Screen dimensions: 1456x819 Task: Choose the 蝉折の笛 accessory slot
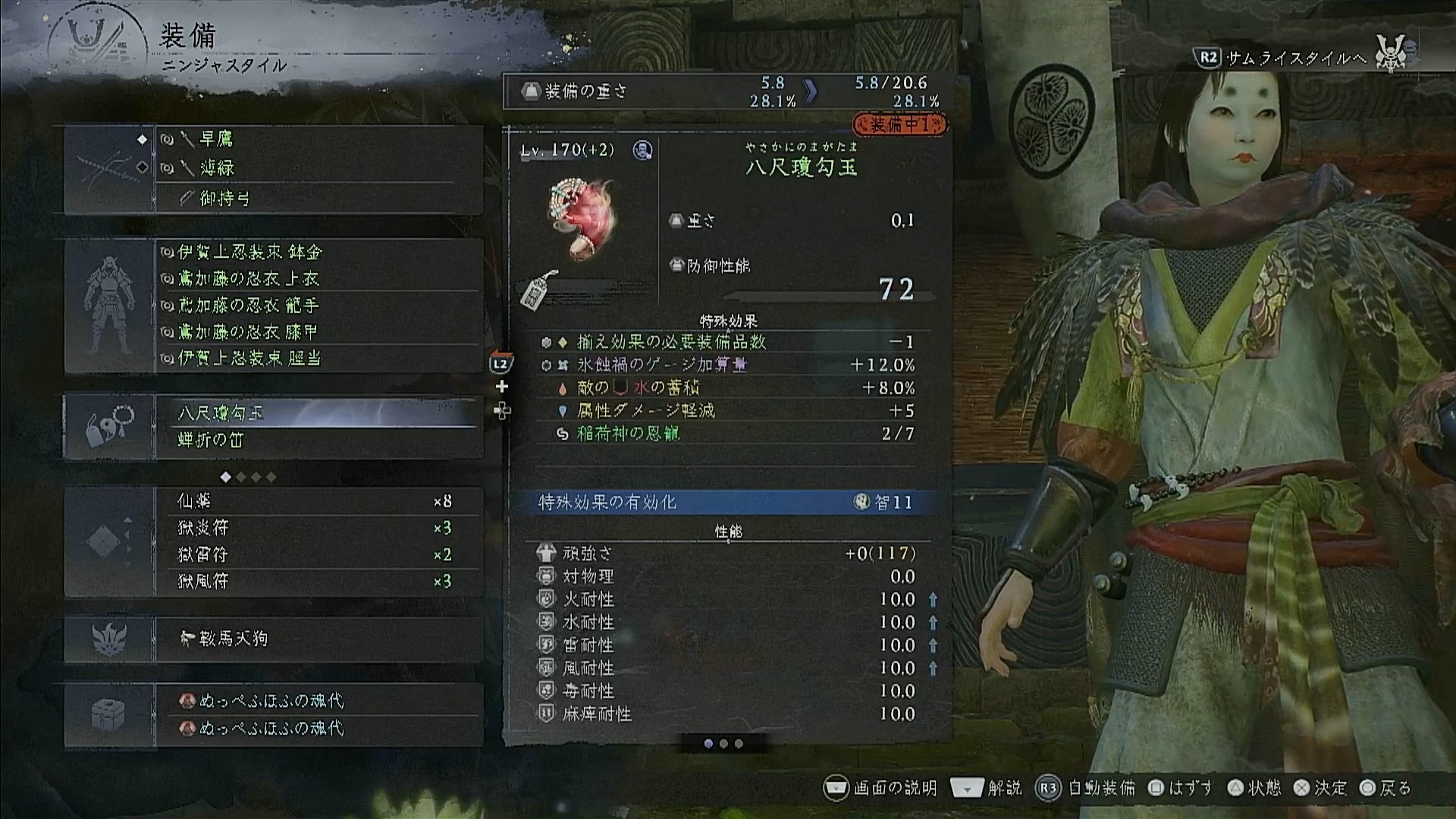318,440
